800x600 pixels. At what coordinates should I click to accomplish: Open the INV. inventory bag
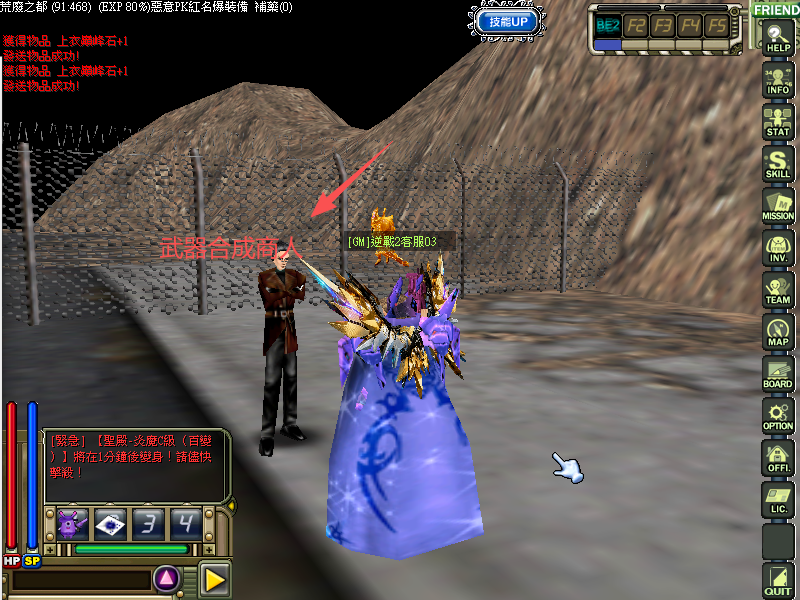pyautogui.click(x=778, y=250)
